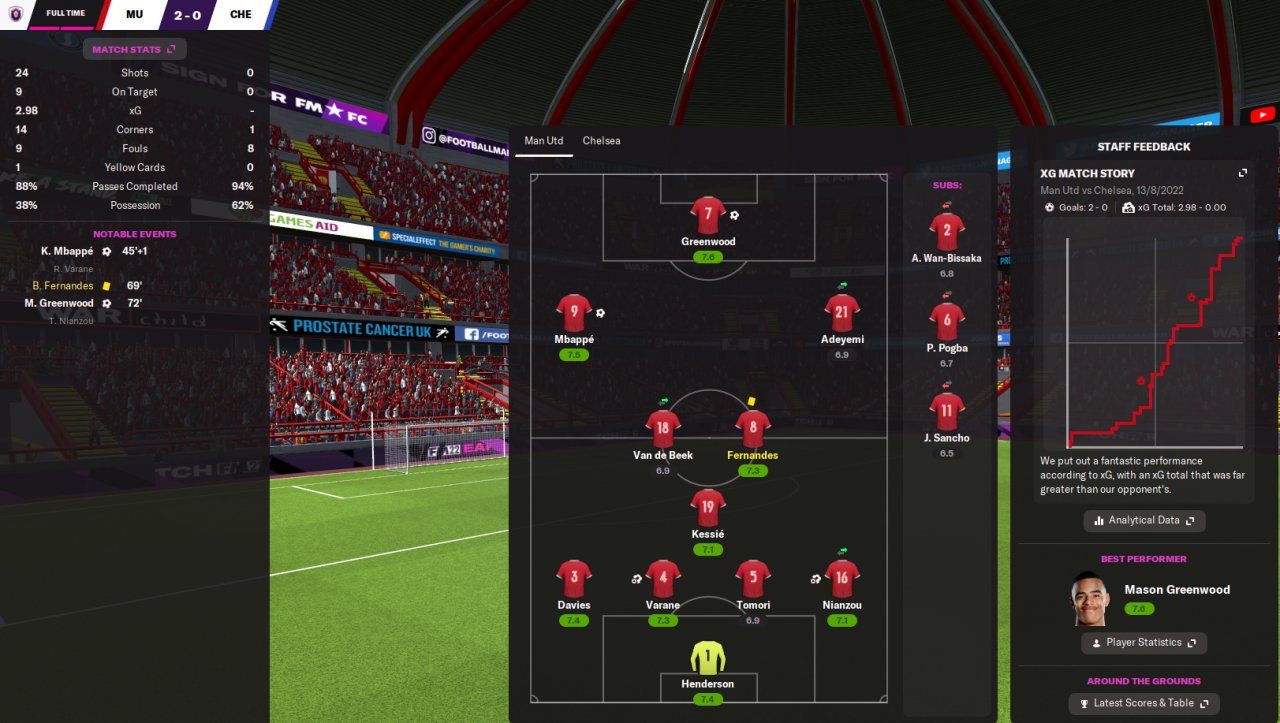Choose Van de Beek in midfield
This screenshot has width=1280, height=723.
click(663, 429)
